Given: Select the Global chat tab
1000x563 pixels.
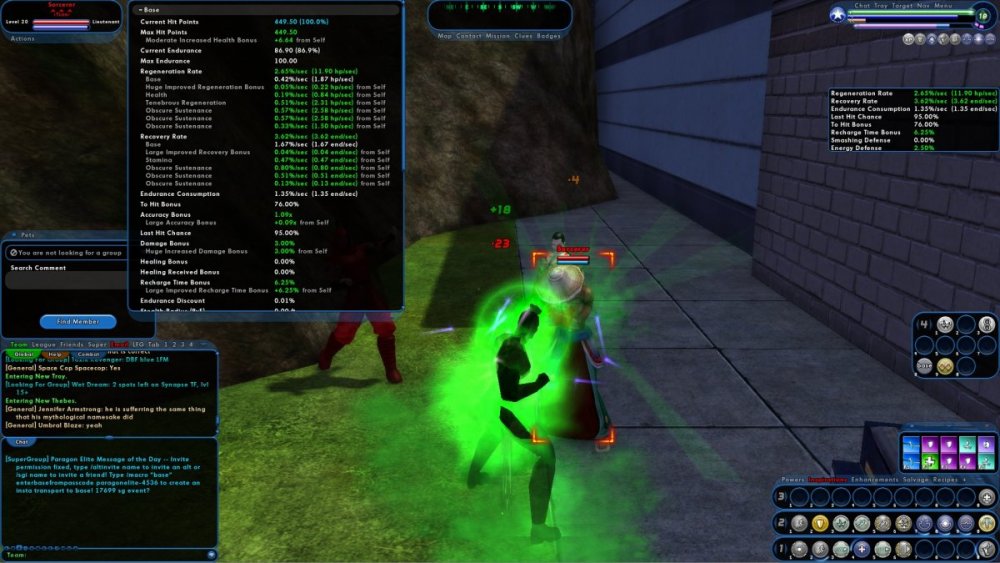Looking at the screenshot, I should pos(23,354).
